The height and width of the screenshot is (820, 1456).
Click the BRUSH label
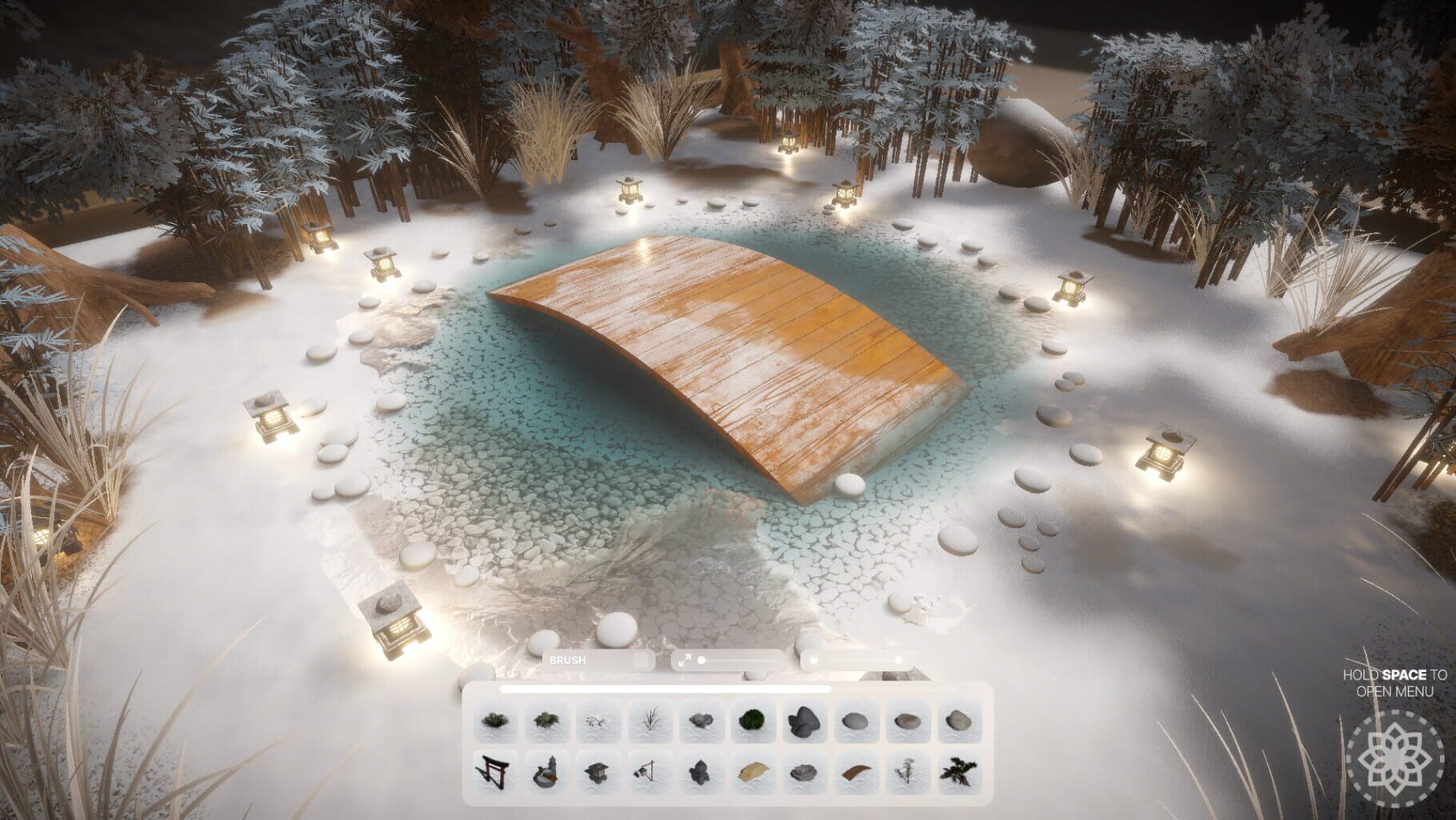pos(570,660)
